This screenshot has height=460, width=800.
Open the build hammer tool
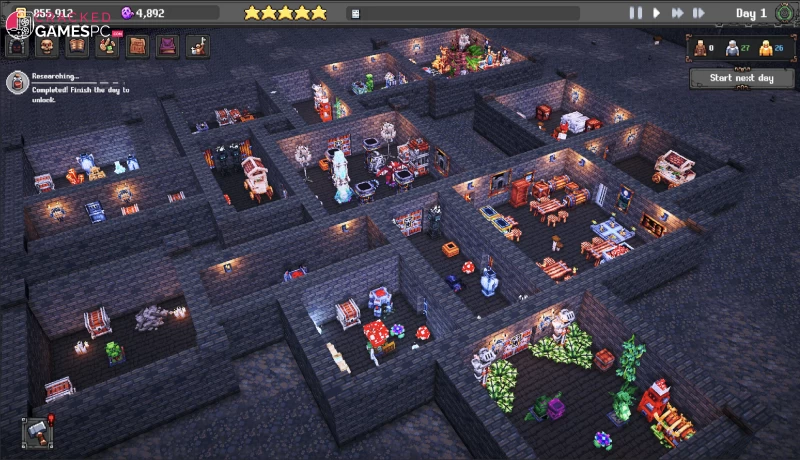coord(35,431)
